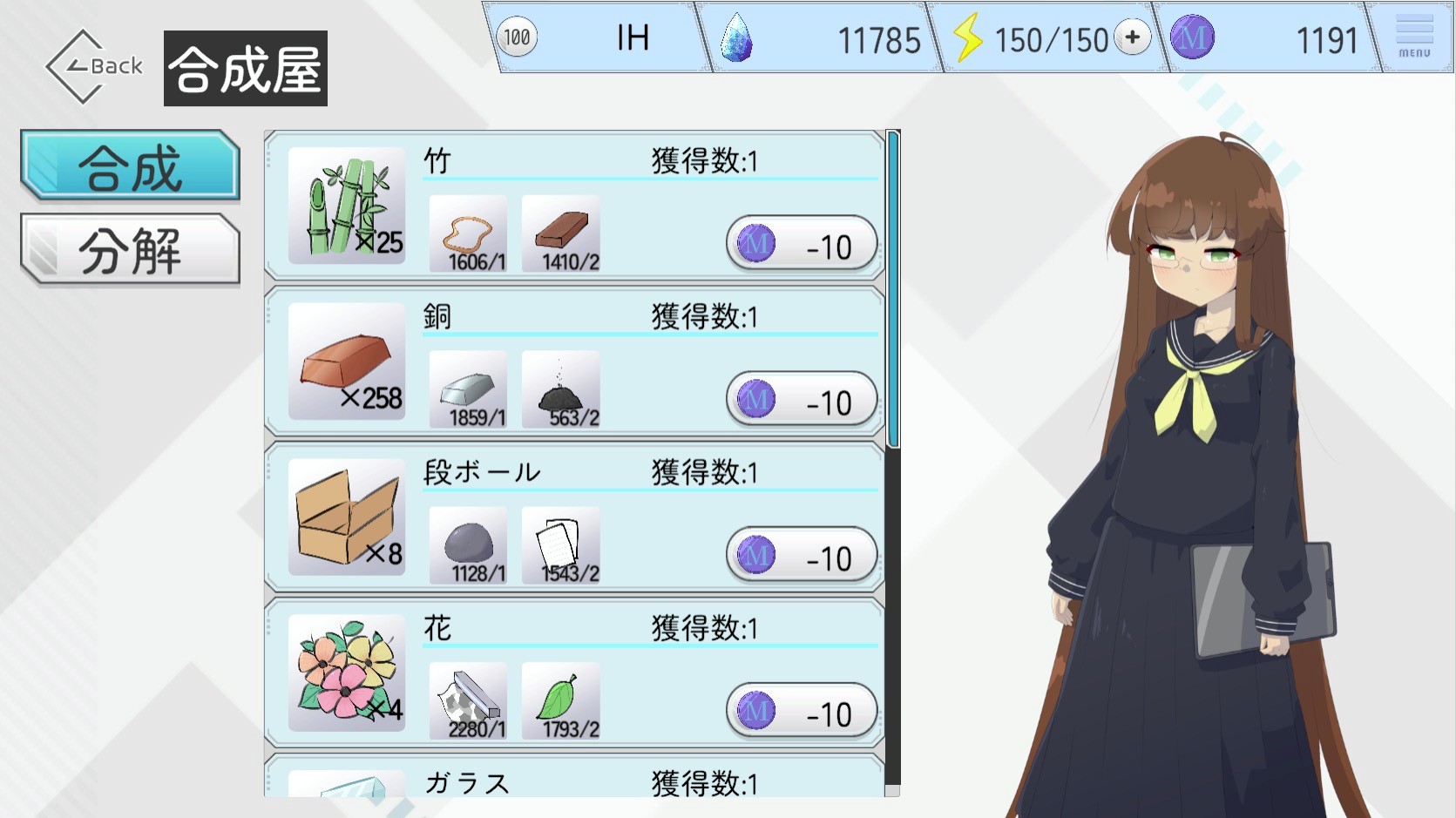The width and height of the screenshot is (1456, 818).
Task: Click the plus button to refill energy
Action: [x=1132, y=37]
